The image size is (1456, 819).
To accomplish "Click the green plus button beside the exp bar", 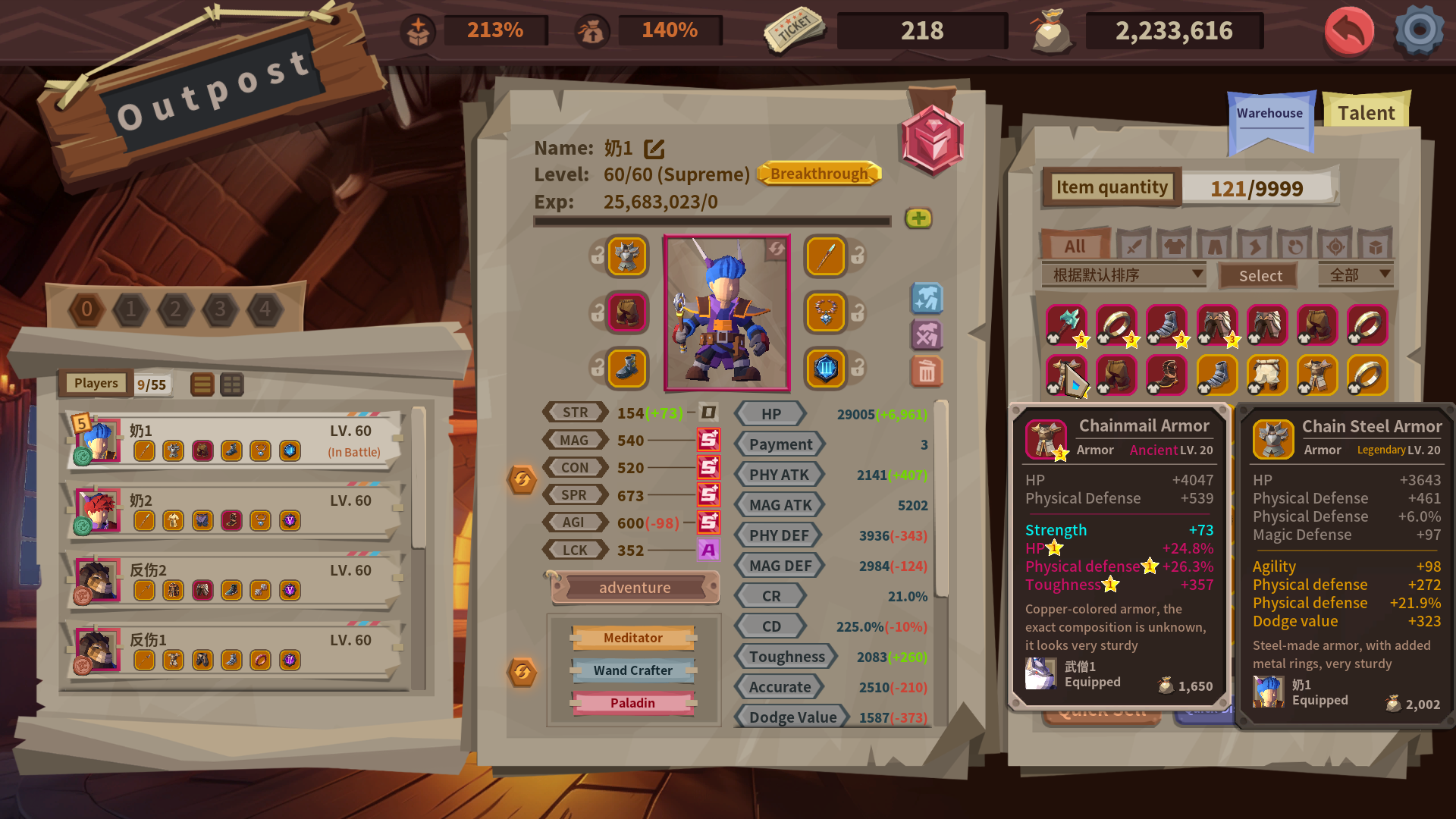I will [918, 219].
